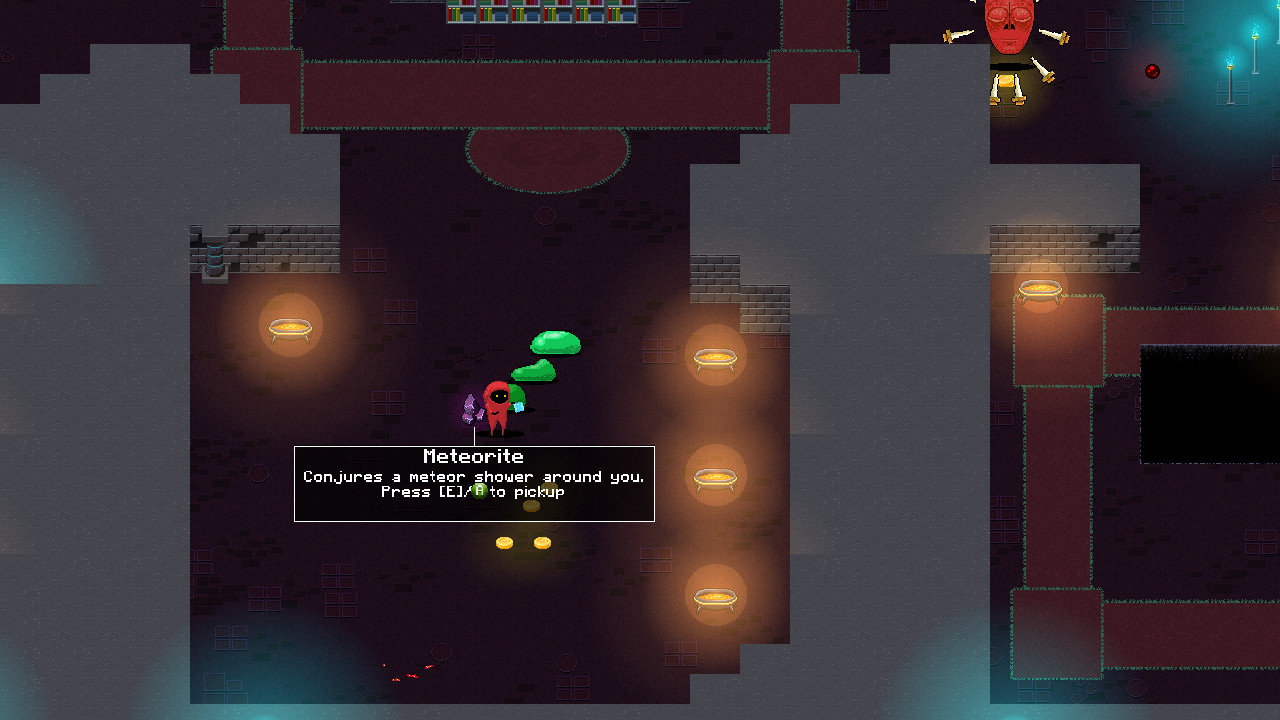
Task: Pick up the Meteorite spell item
Action: [x=470, y=408]
